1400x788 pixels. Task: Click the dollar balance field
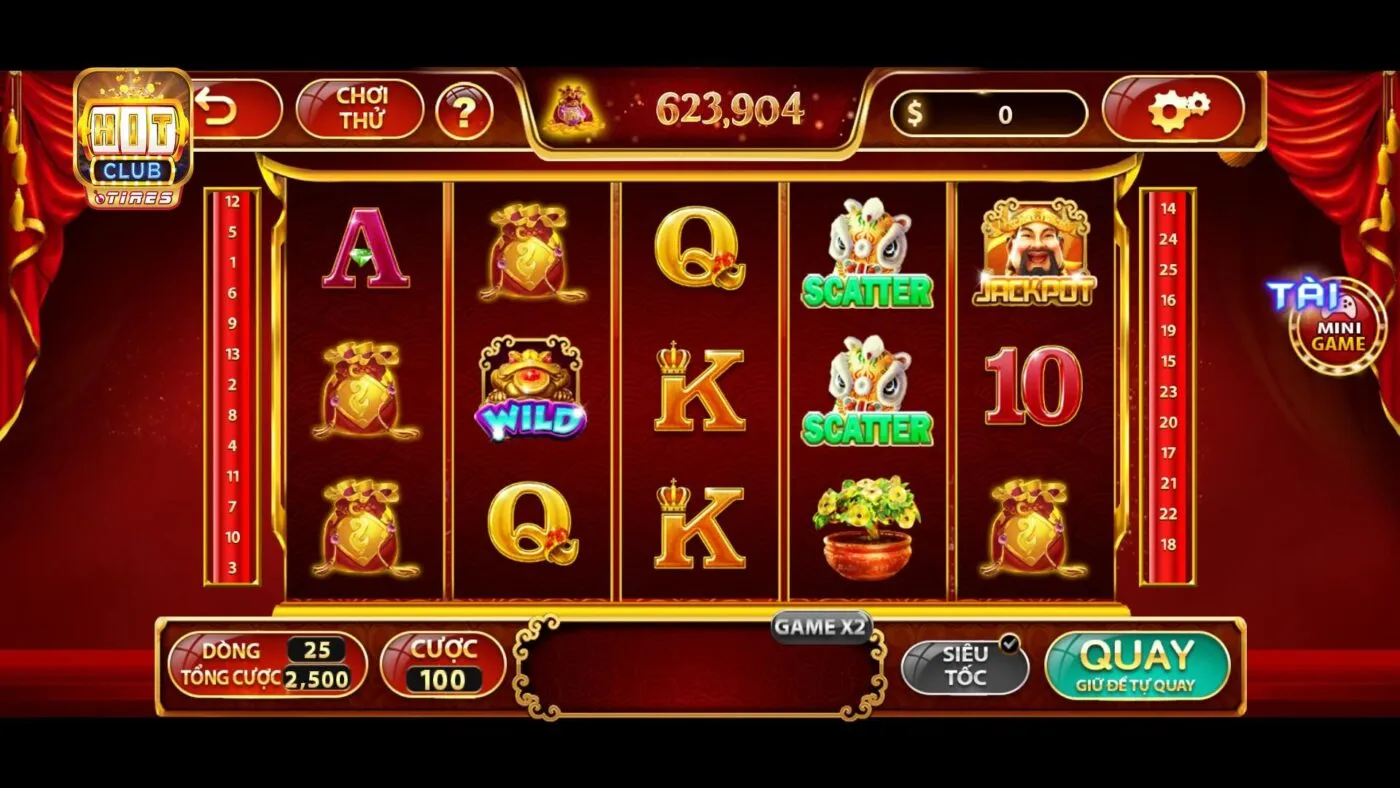coord(988,114)
